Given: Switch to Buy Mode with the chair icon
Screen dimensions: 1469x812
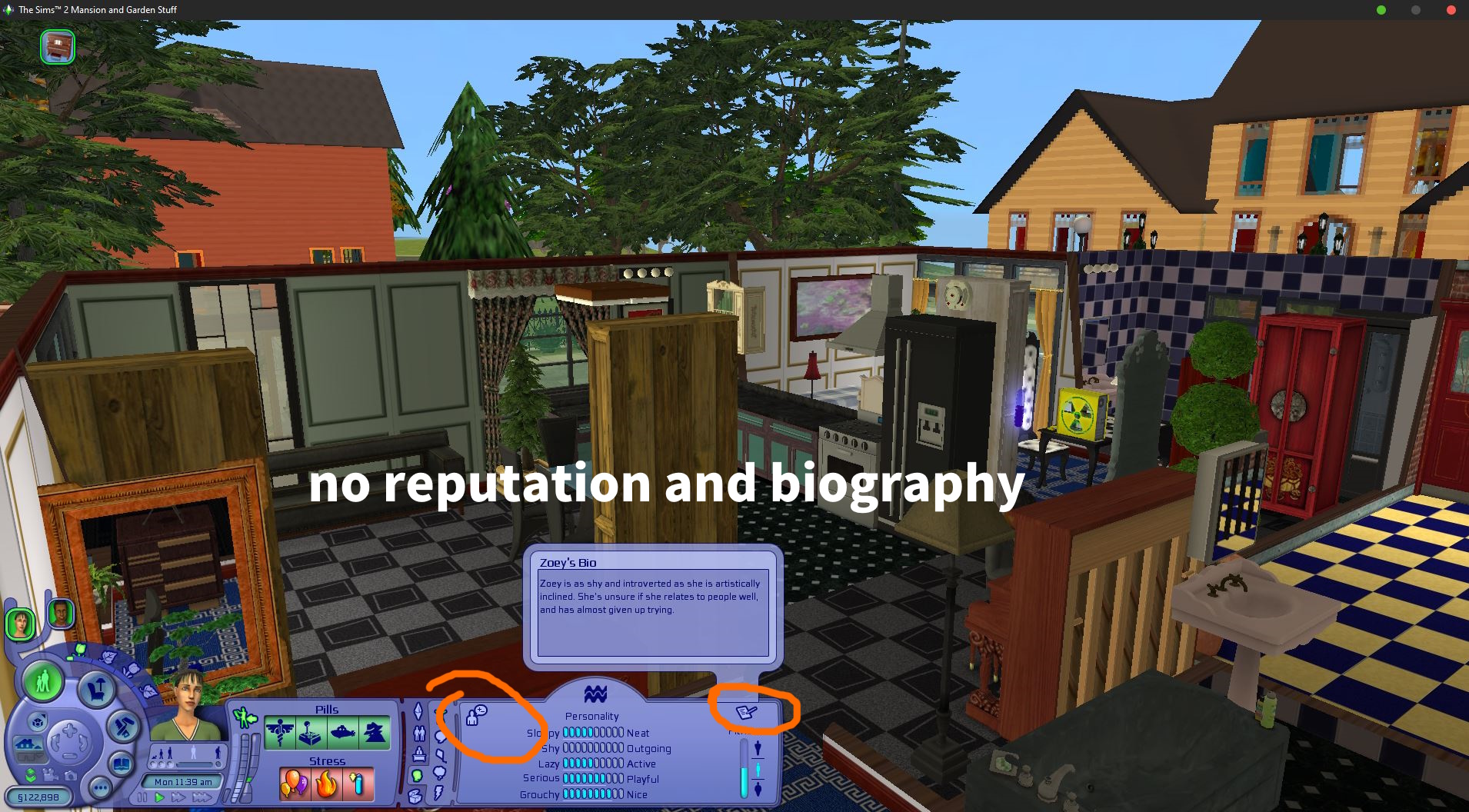Looking at the screenshot, I should (x=96, y=688).
